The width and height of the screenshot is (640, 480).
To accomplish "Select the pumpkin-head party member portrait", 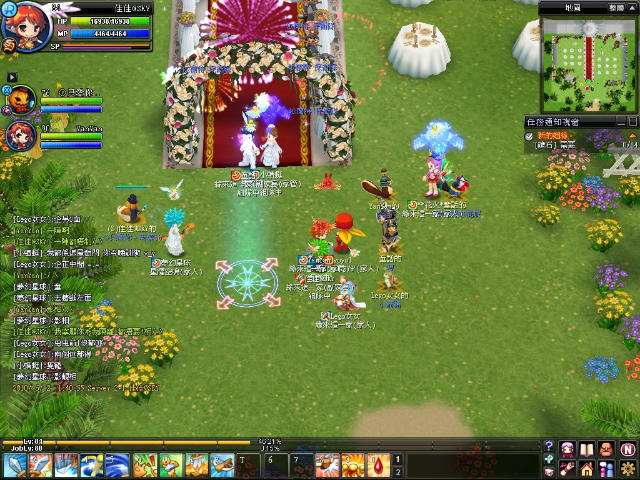I will [x=22, y=99].
